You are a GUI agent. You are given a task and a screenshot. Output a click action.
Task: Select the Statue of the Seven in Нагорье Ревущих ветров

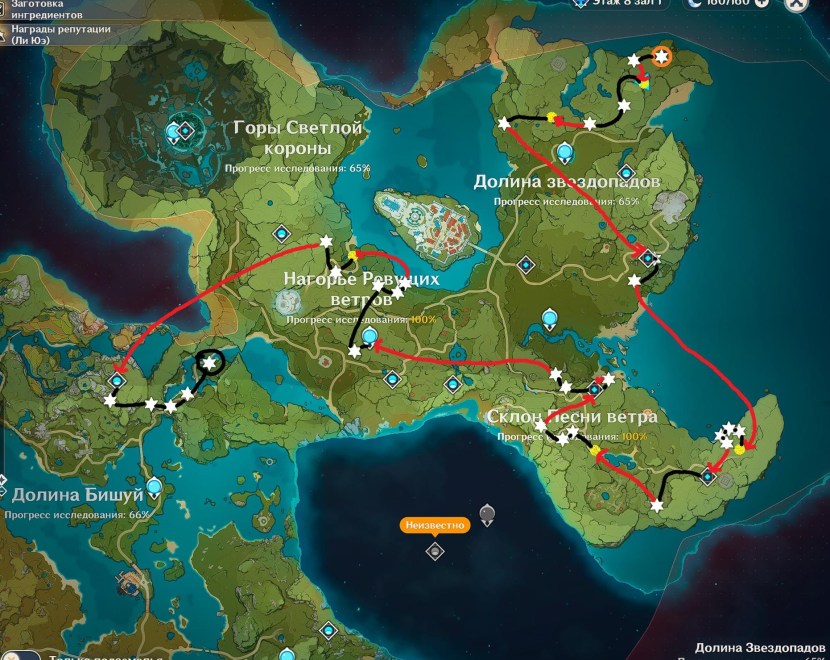tap(370, 337)
